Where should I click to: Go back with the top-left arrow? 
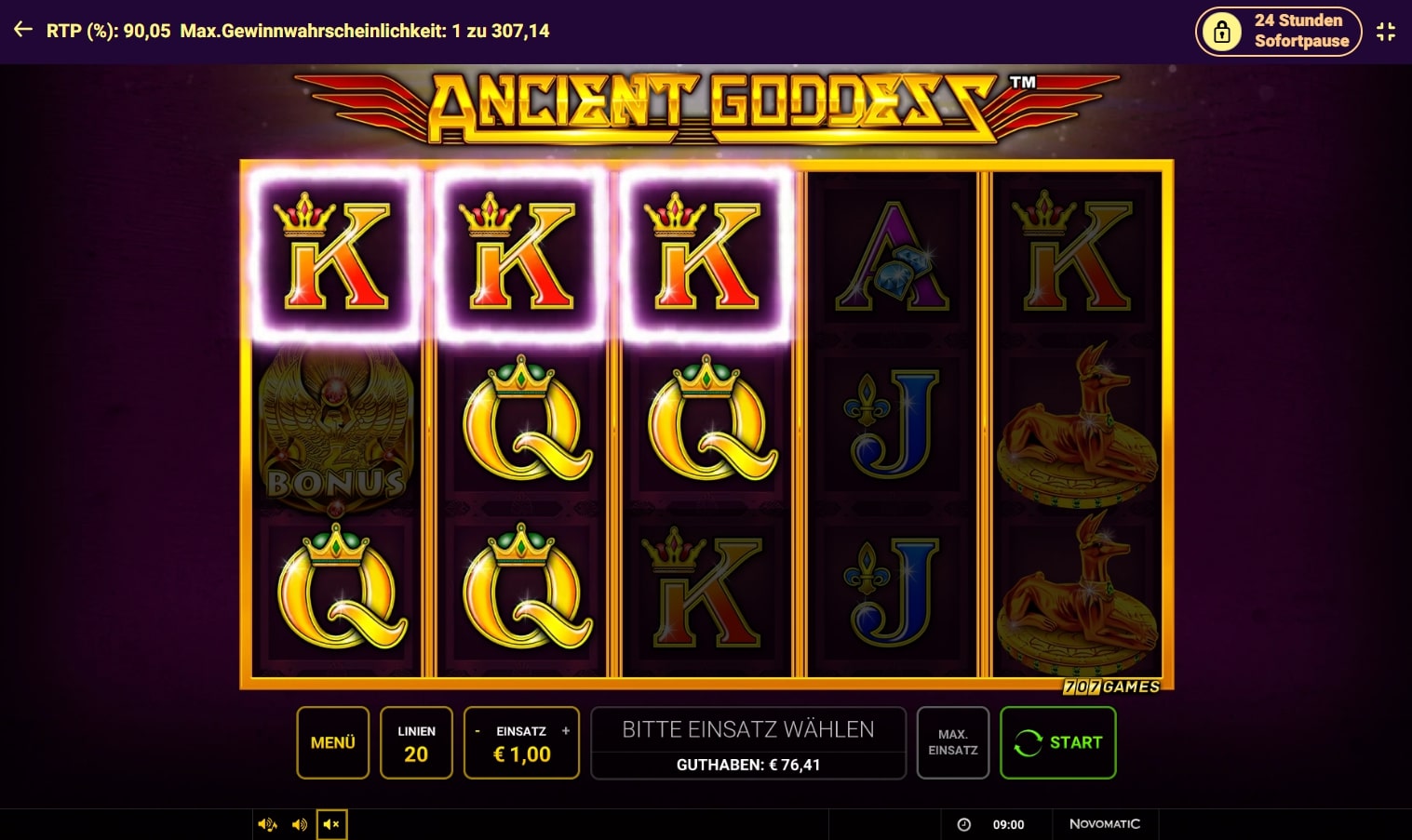point(23,30)
